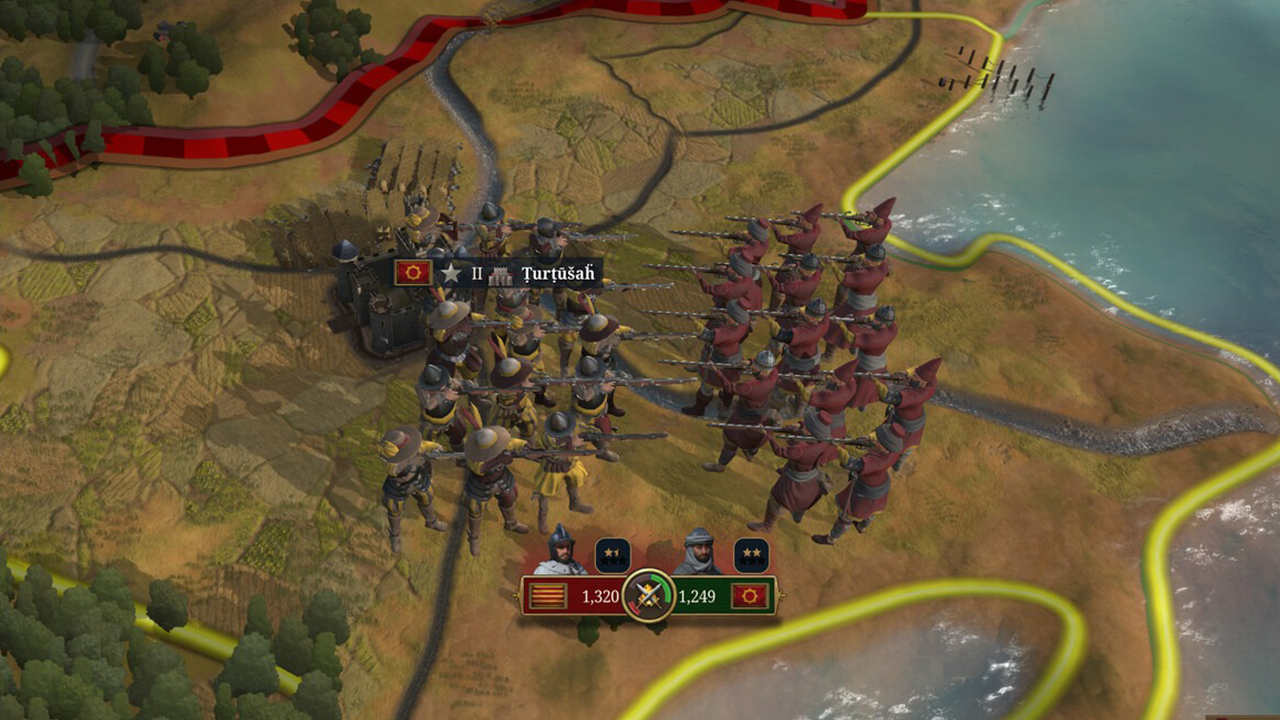Select the helmeted commander portrait
1280x720 pixels.
pyautogui.click(x=560, y=552)
